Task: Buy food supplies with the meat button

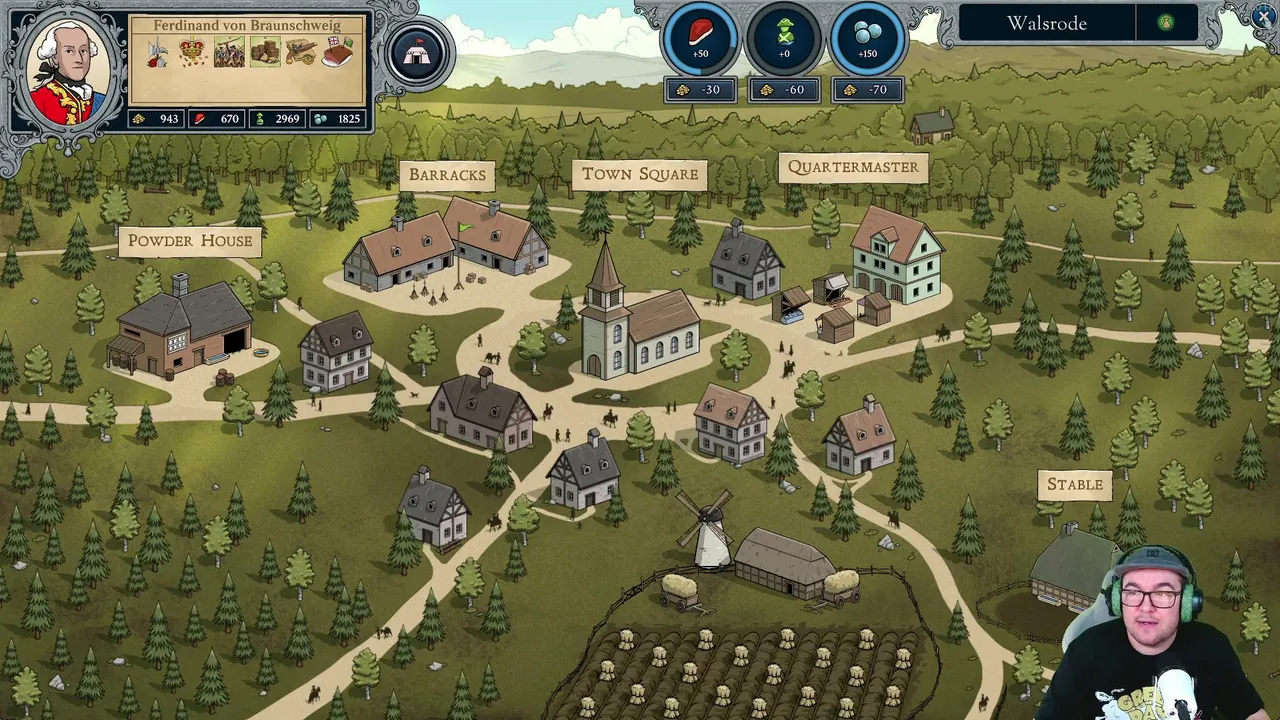Action: tap(700, 40)
